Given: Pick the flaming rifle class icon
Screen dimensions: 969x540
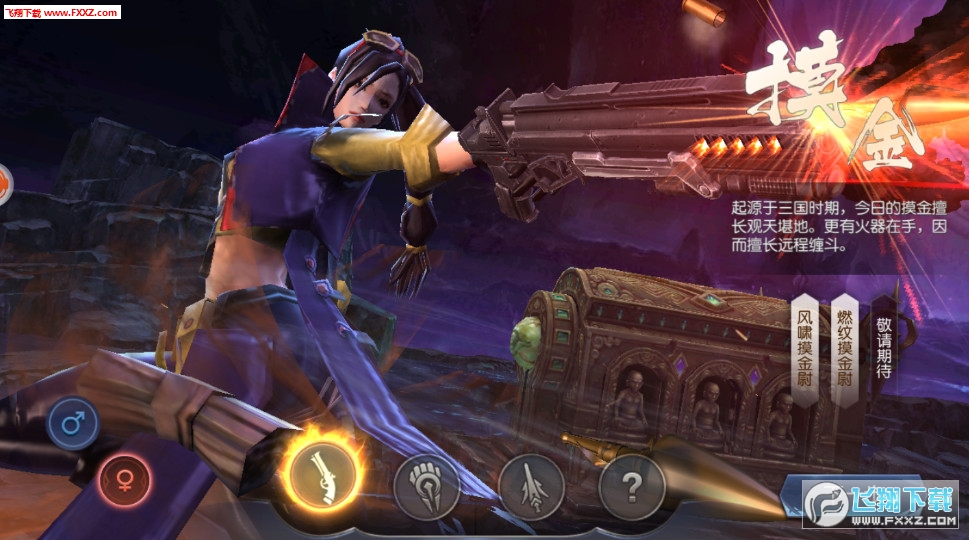Looking at the screenshot, I should click(x=322, y=474).
